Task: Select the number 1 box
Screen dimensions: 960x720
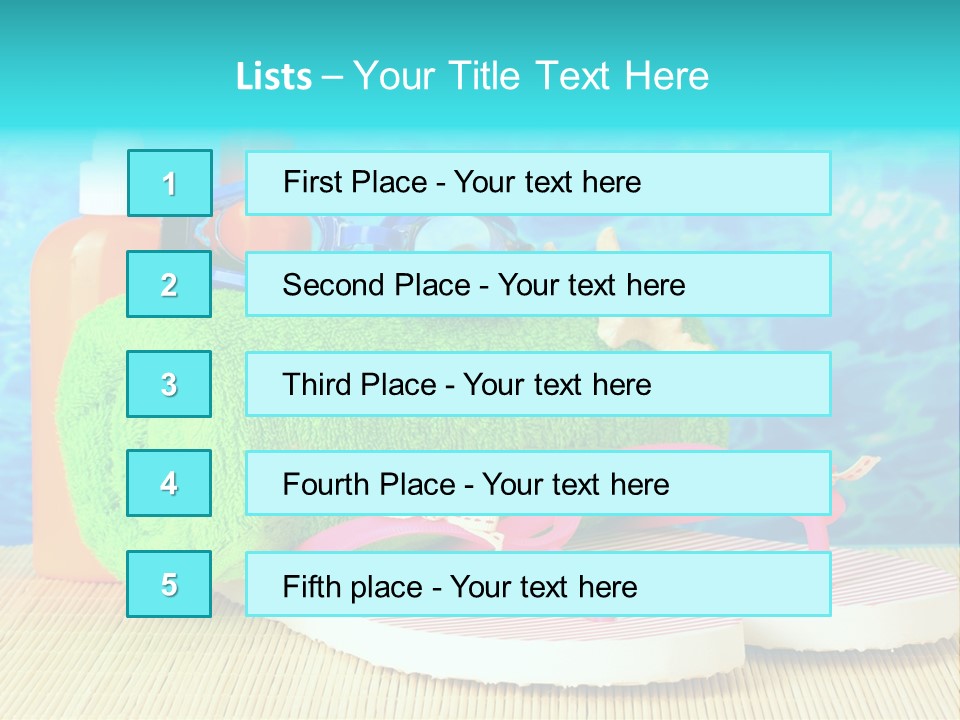Action: click(170, 183)
